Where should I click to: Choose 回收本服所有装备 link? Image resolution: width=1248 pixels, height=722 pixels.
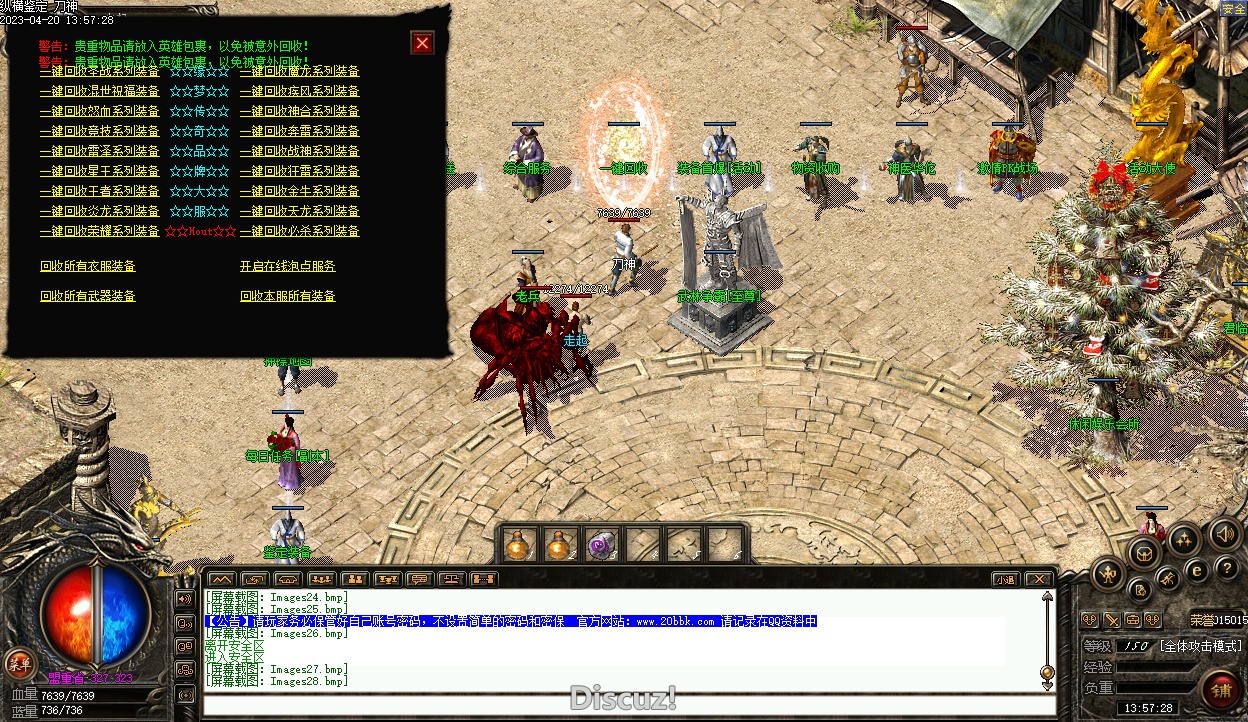click(x=287, y=296)
